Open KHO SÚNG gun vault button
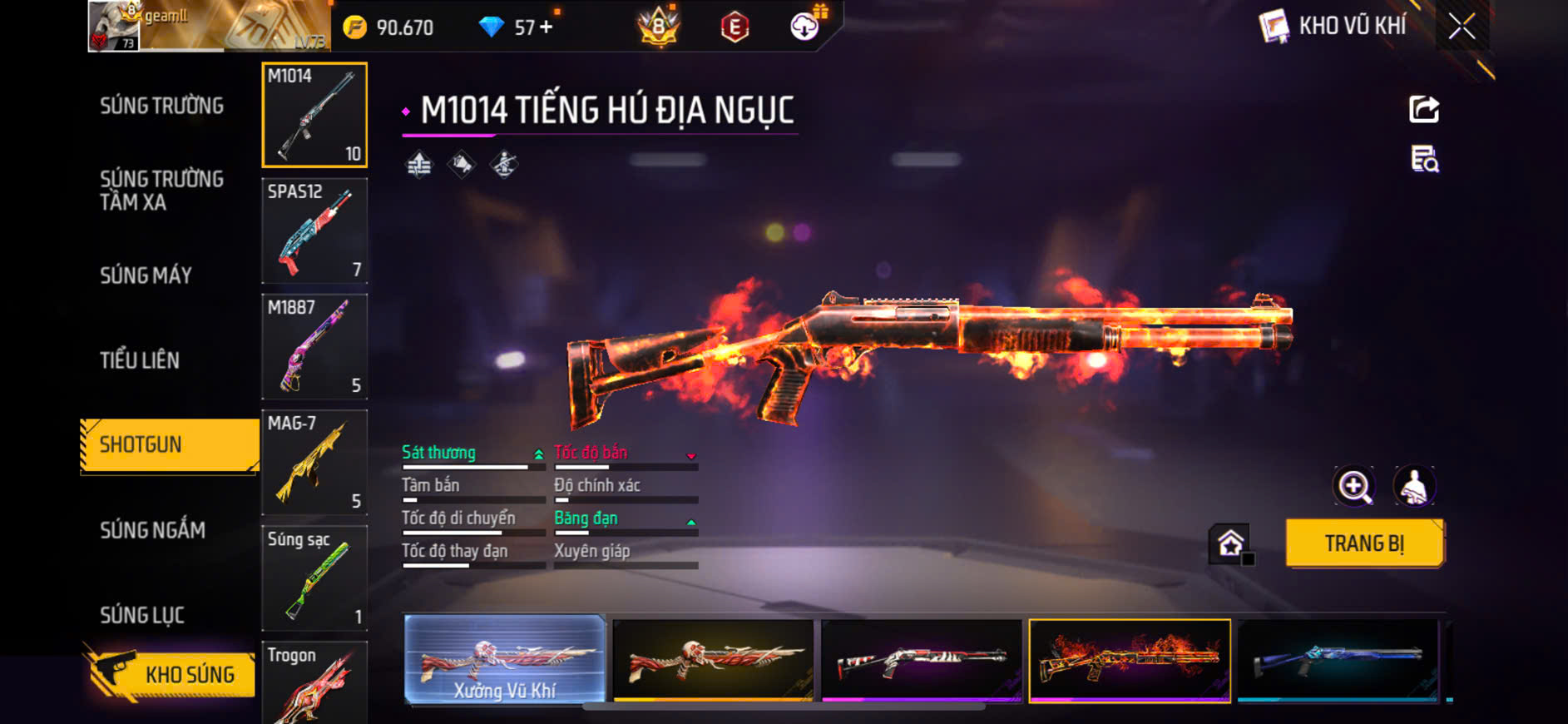 (x=170, y=674)
